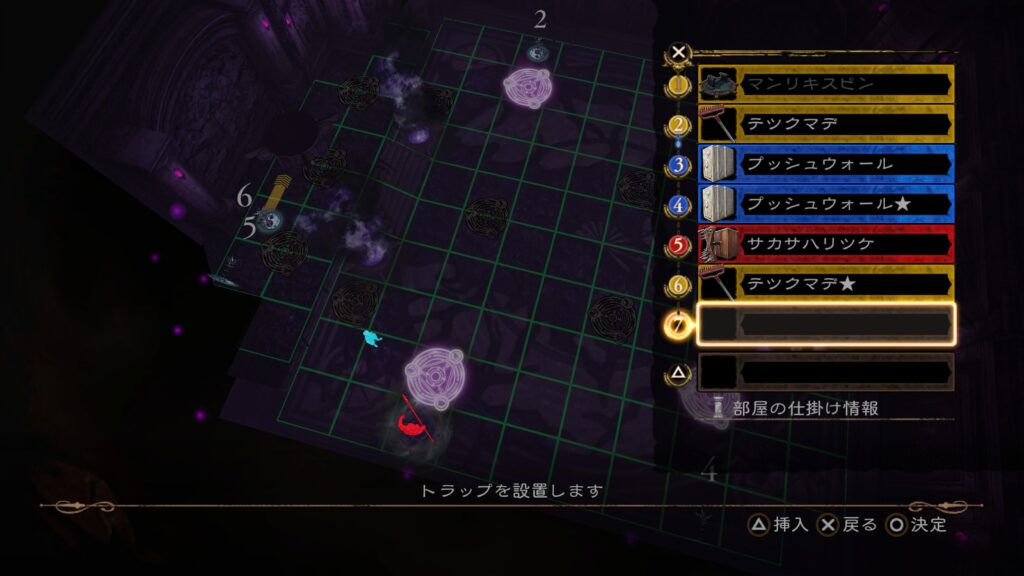Select the テツクマデ★ starred trap
The width and height of the screenshot is (1024, 576).
coord(825,284)
